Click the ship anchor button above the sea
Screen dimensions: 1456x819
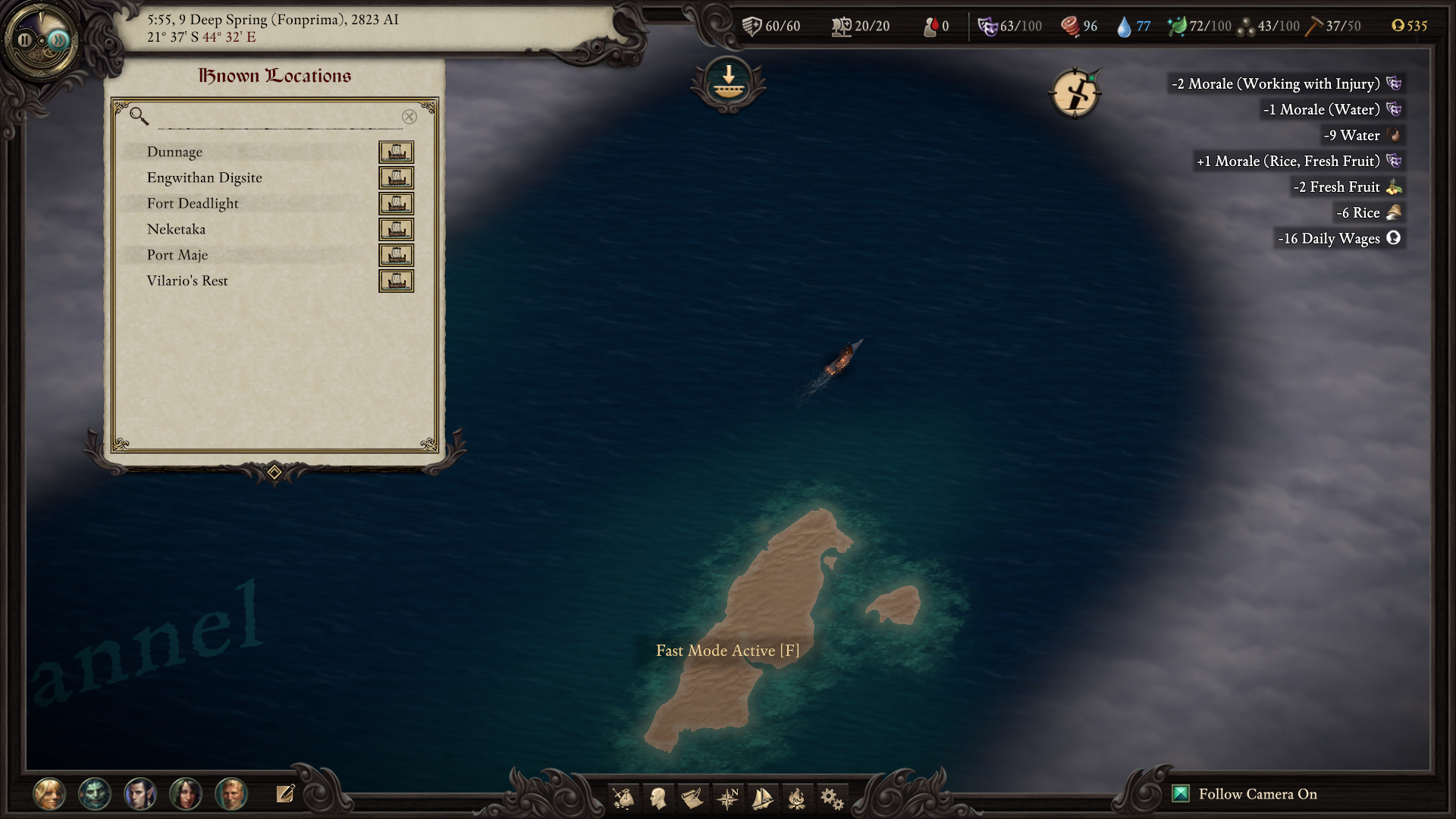pyautogui.click(x=728, y=81)
